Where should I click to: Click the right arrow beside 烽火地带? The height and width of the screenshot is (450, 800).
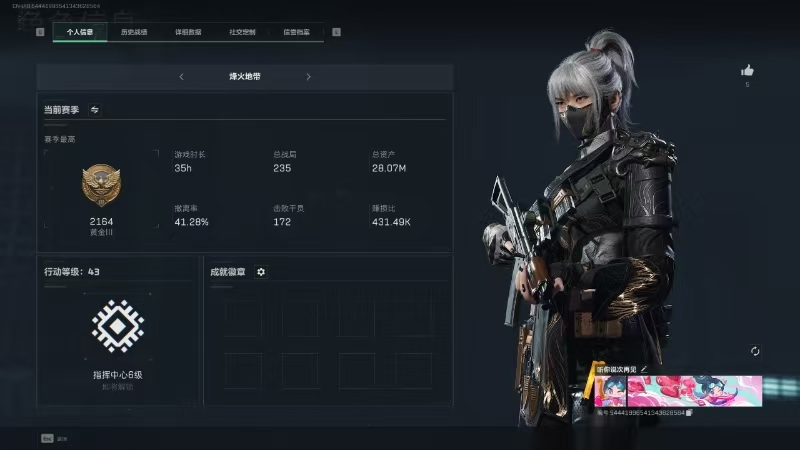tap(308, 76)
